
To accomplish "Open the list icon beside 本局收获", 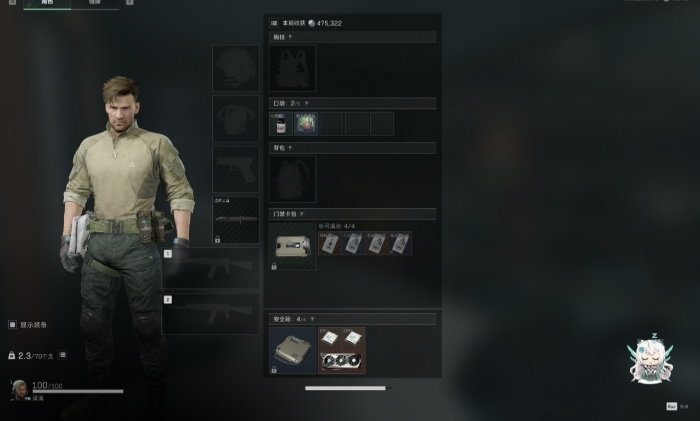I will (x=274, y=22).
